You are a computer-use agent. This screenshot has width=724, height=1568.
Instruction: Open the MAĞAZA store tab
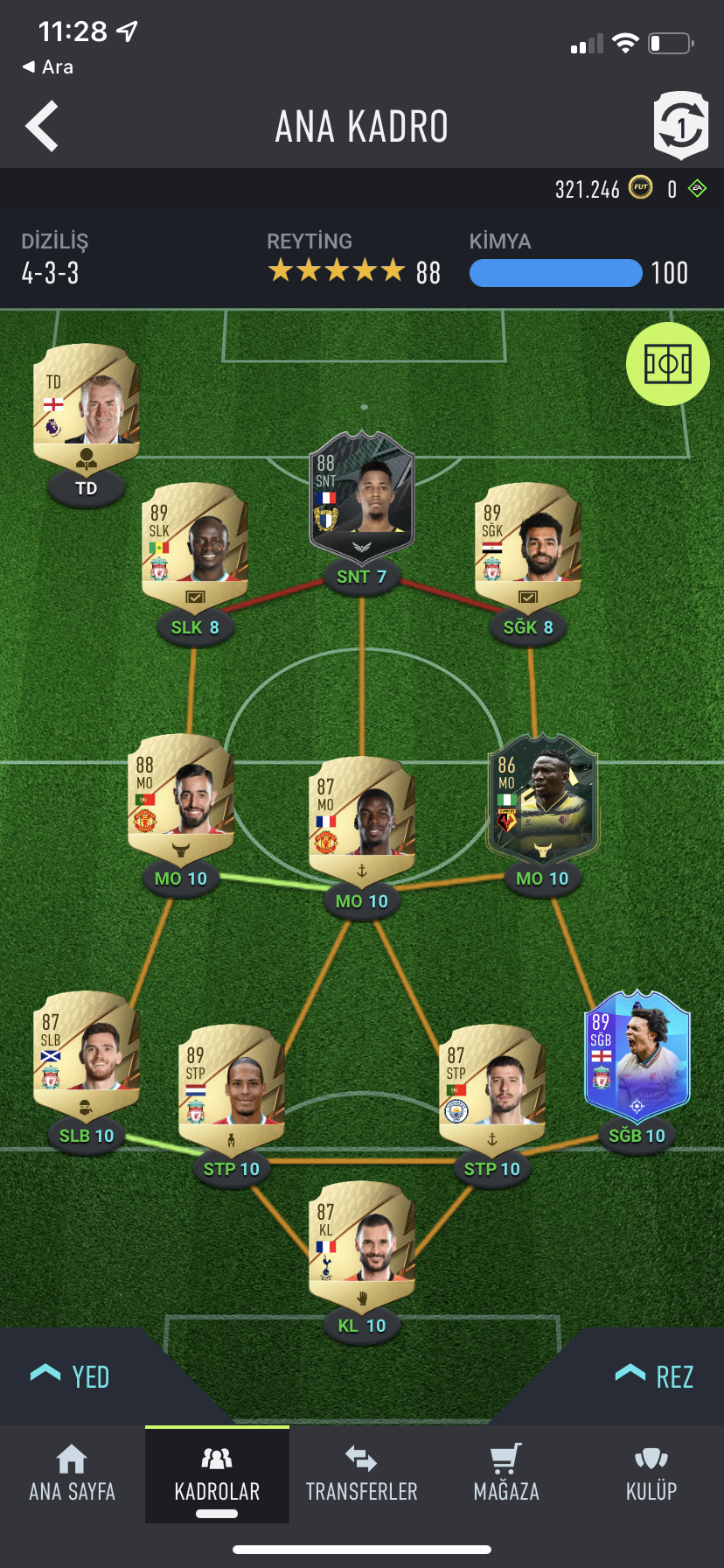pyautogui.click(x=506, y=1474)
